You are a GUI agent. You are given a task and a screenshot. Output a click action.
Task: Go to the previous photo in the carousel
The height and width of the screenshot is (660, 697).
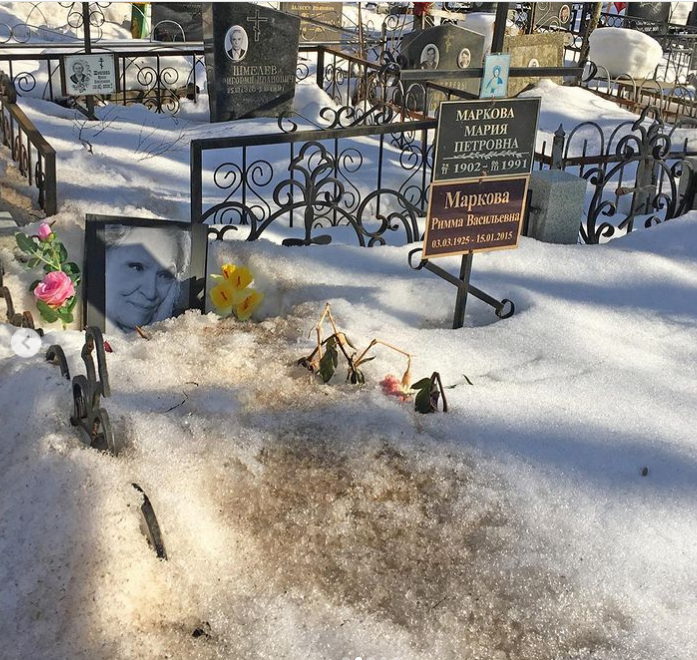pyautogui.click(x=26, y=342)
